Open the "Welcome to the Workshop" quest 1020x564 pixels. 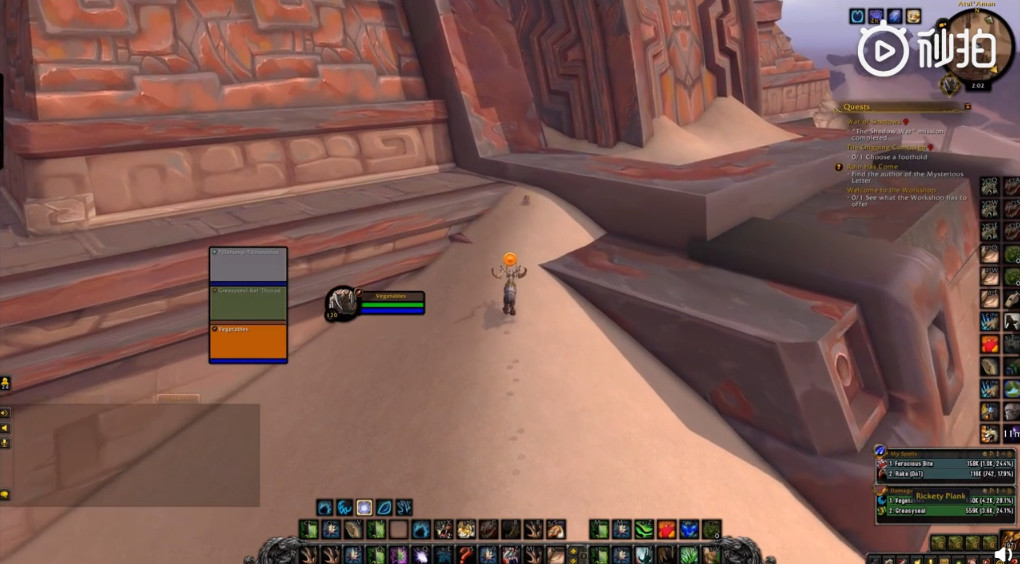click(x=891, y=190)
